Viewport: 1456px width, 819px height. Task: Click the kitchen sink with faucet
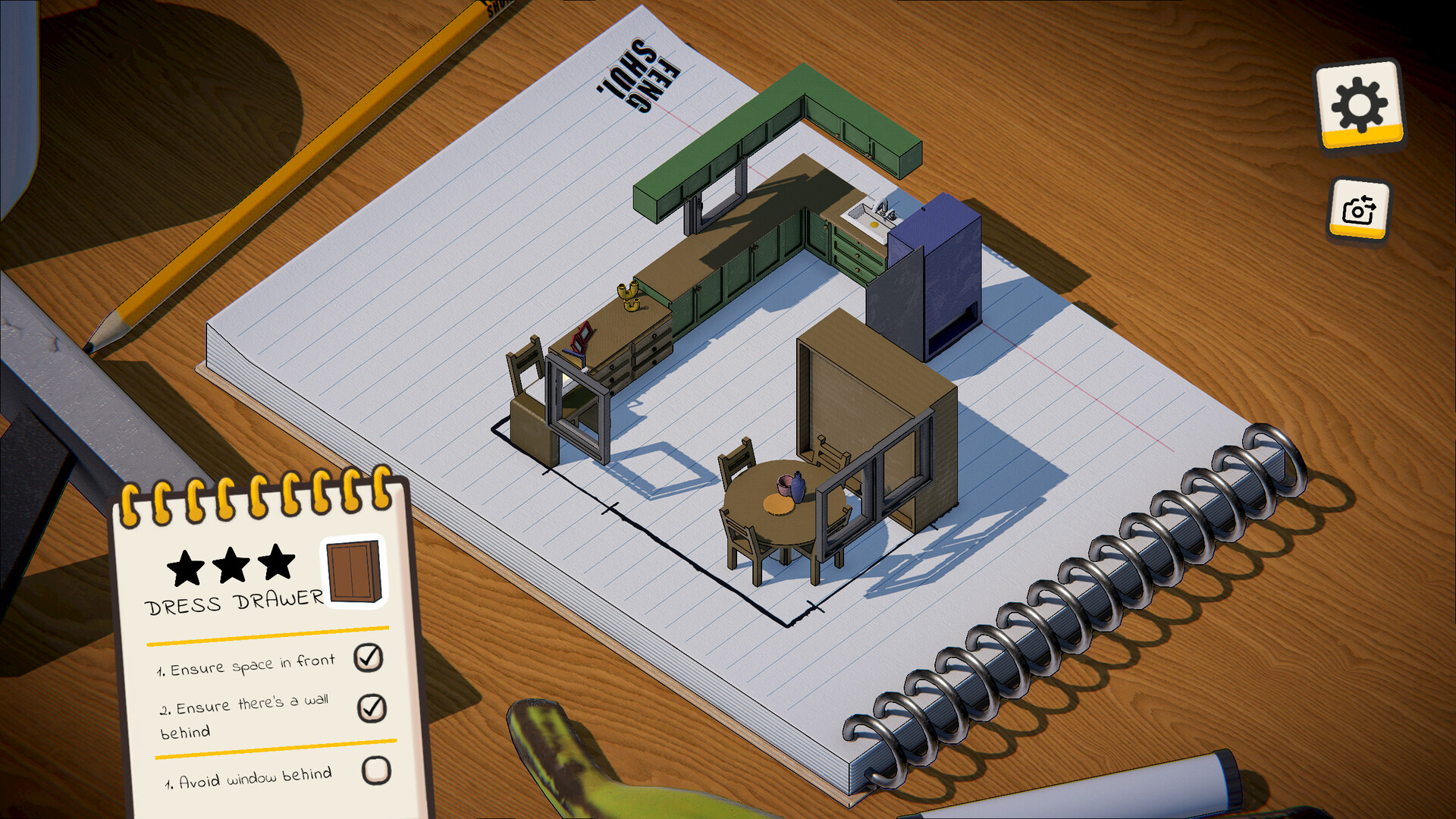pyautogui.click(x=872, y=212)
